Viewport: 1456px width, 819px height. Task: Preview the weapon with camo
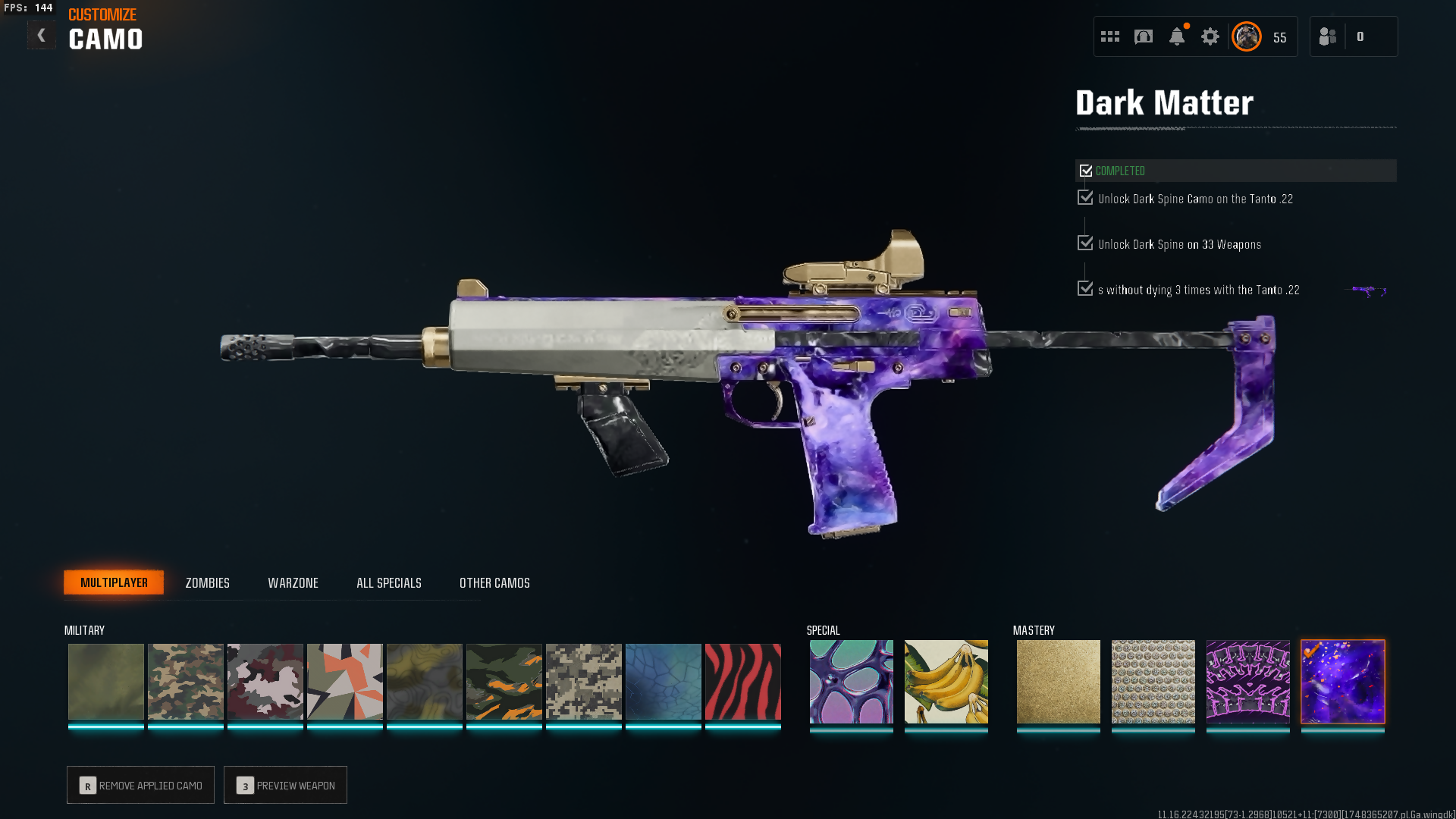(285, 786)
